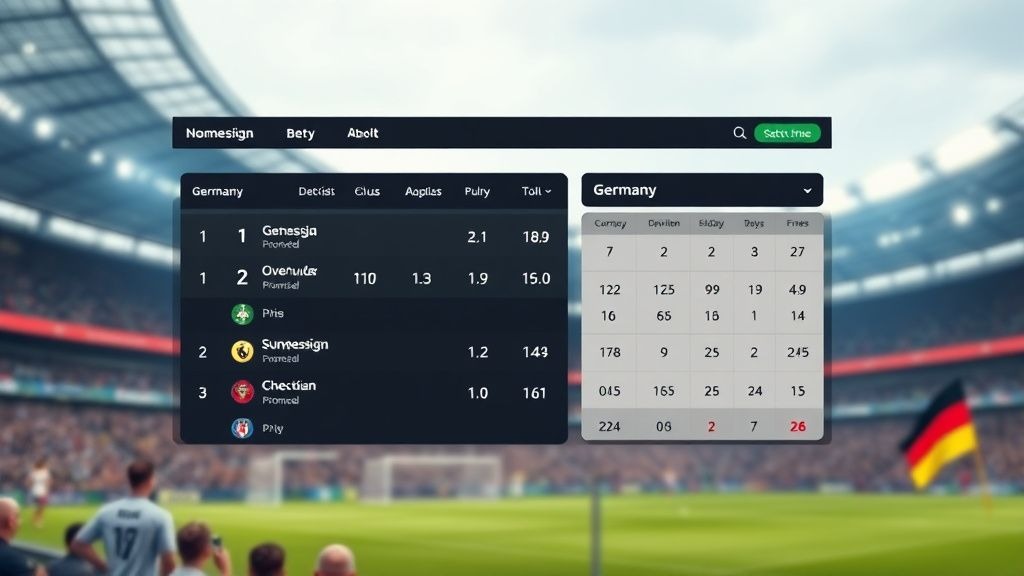Screen dimensions: 1024x576
Task: Click the red 26 cell in stats grid
Action: [798, 426]
